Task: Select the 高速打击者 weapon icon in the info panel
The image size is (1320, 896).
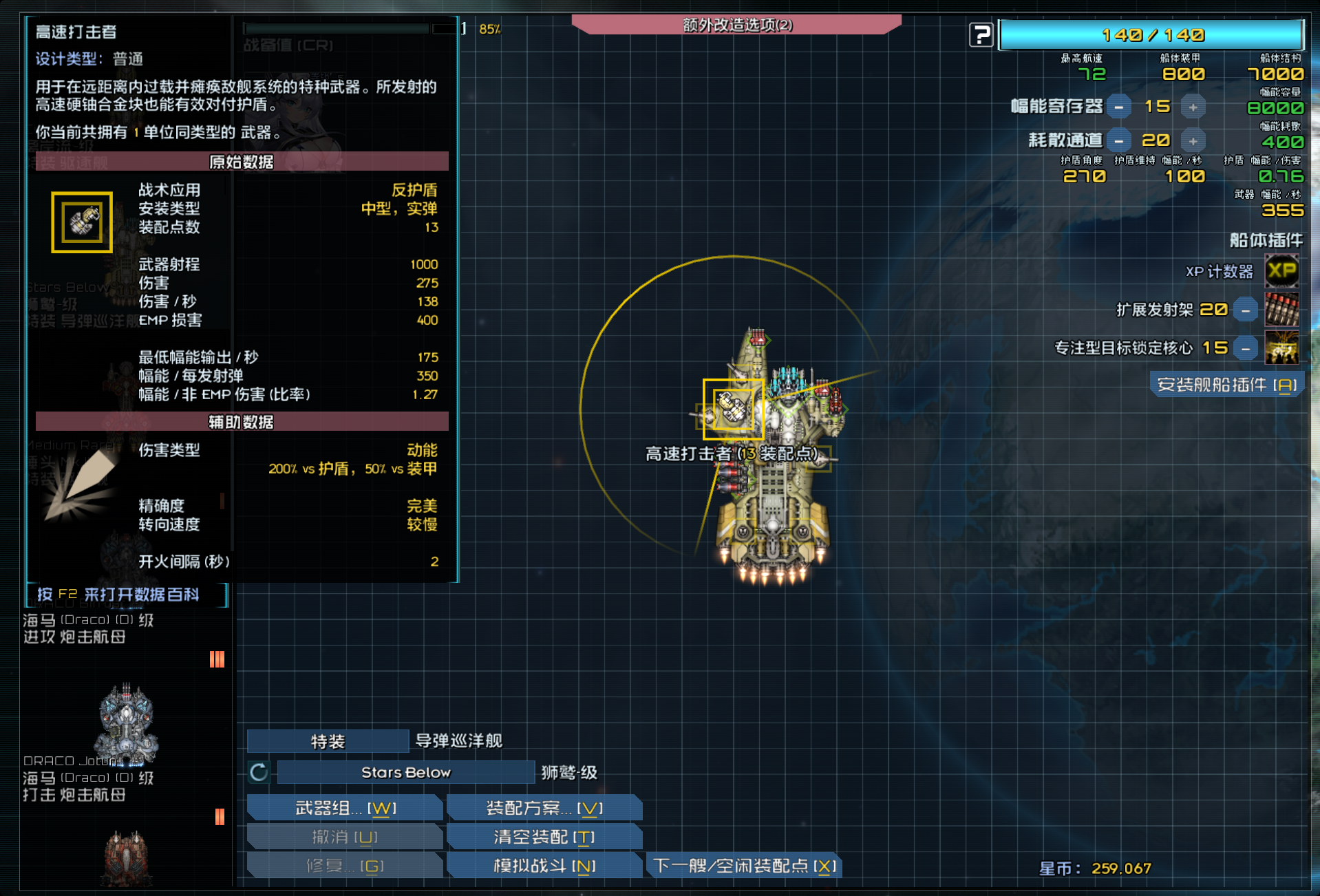Action: tap(82, 222)
